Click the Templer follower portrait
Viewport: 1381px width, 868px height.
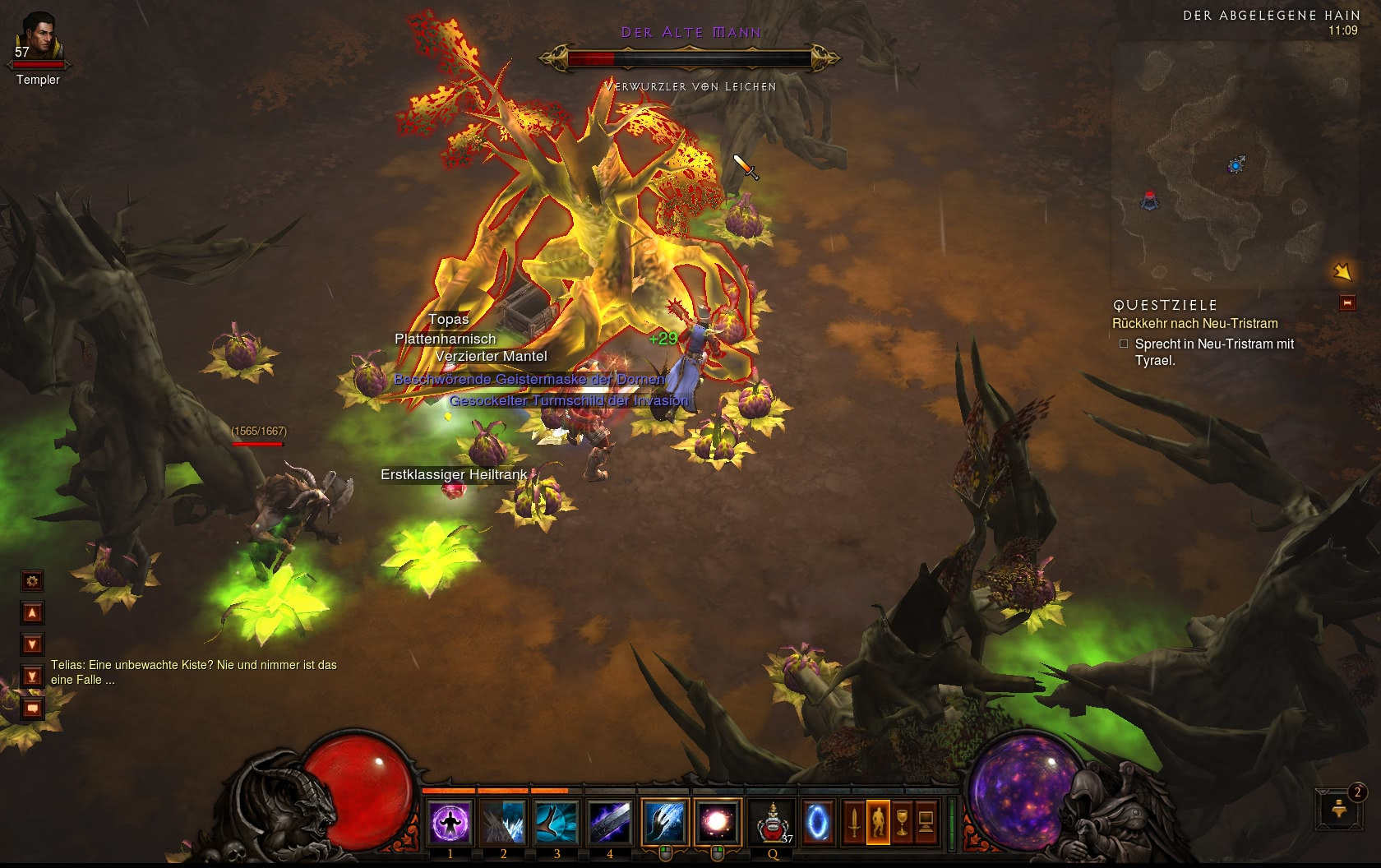coord(37,37)
